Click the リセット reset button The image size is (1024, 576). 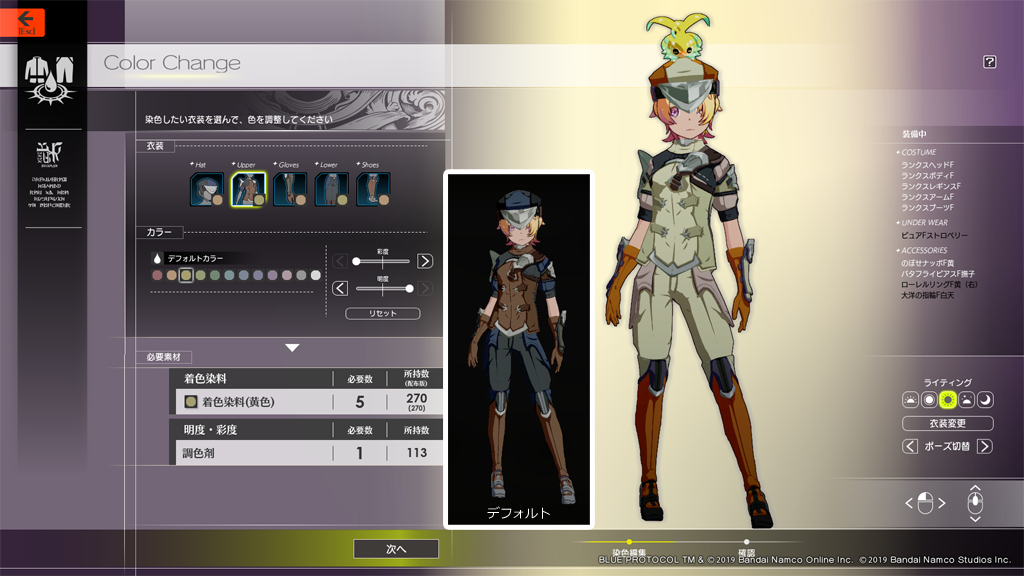pos(382,313)
